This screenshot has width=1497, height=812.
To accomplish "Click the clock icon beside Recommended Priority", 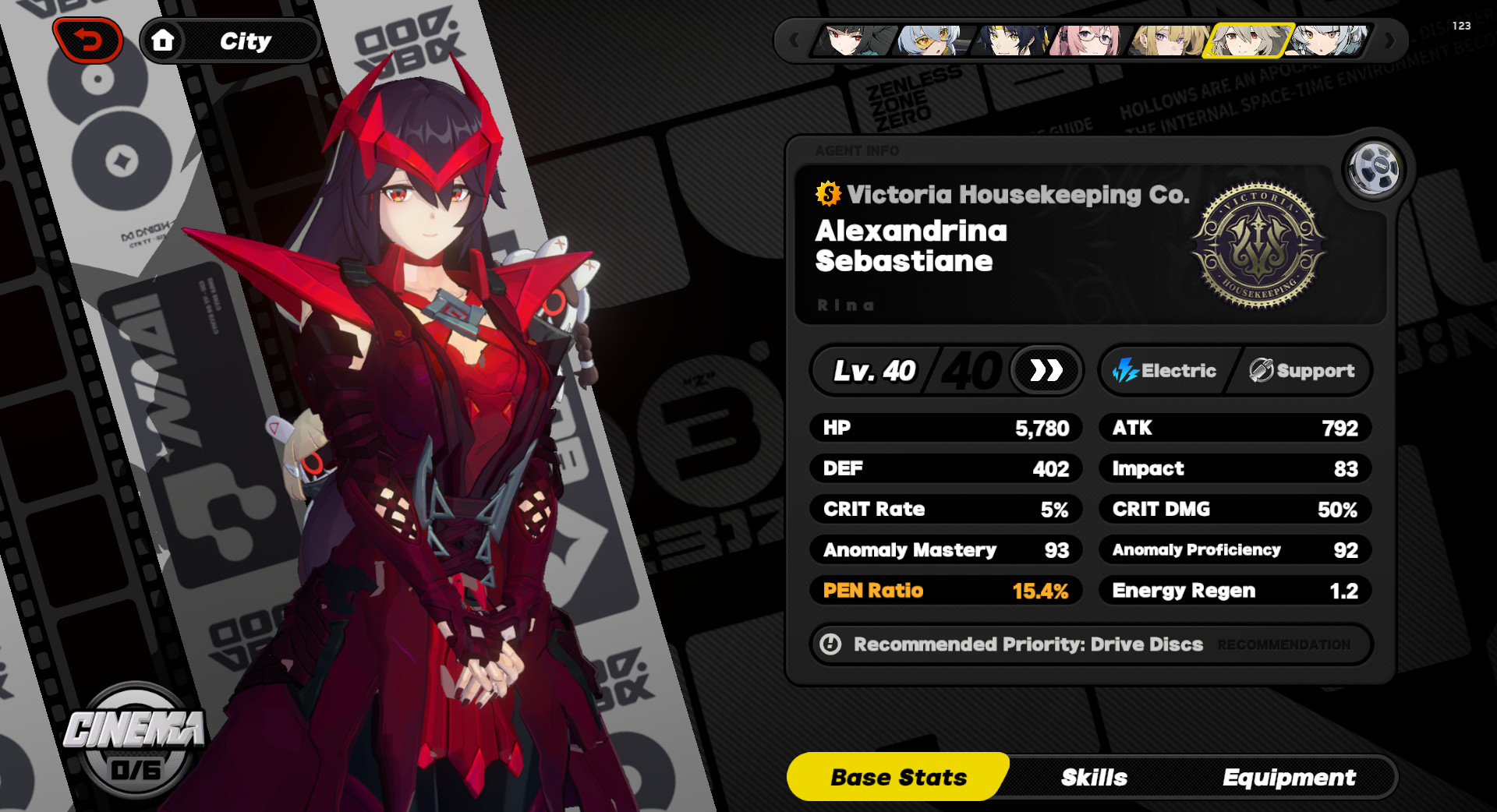I will click(x=832, y=644).
